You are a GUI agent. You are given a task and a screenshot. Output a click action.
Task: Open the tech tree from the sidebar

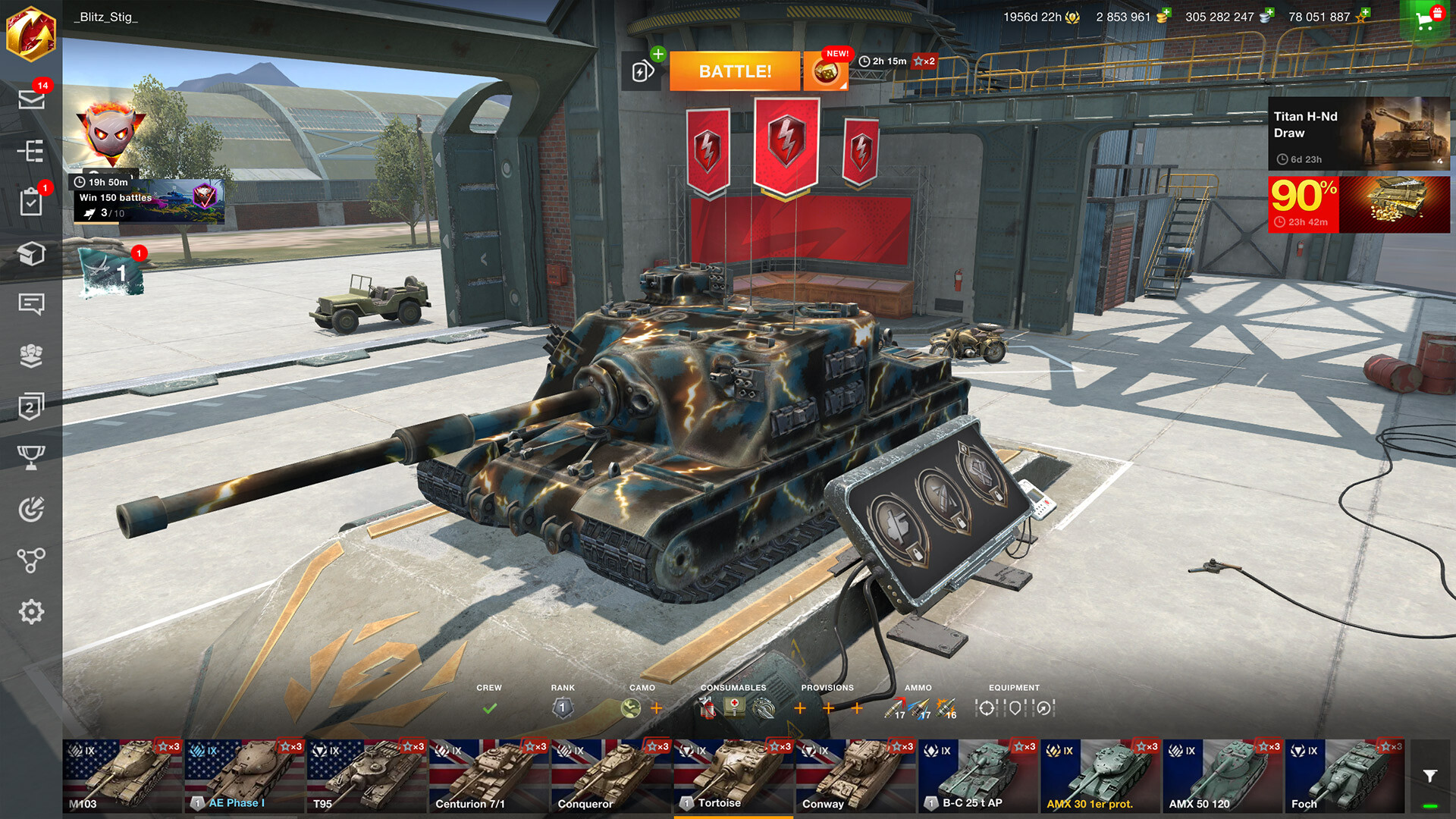tap(32, 152)
